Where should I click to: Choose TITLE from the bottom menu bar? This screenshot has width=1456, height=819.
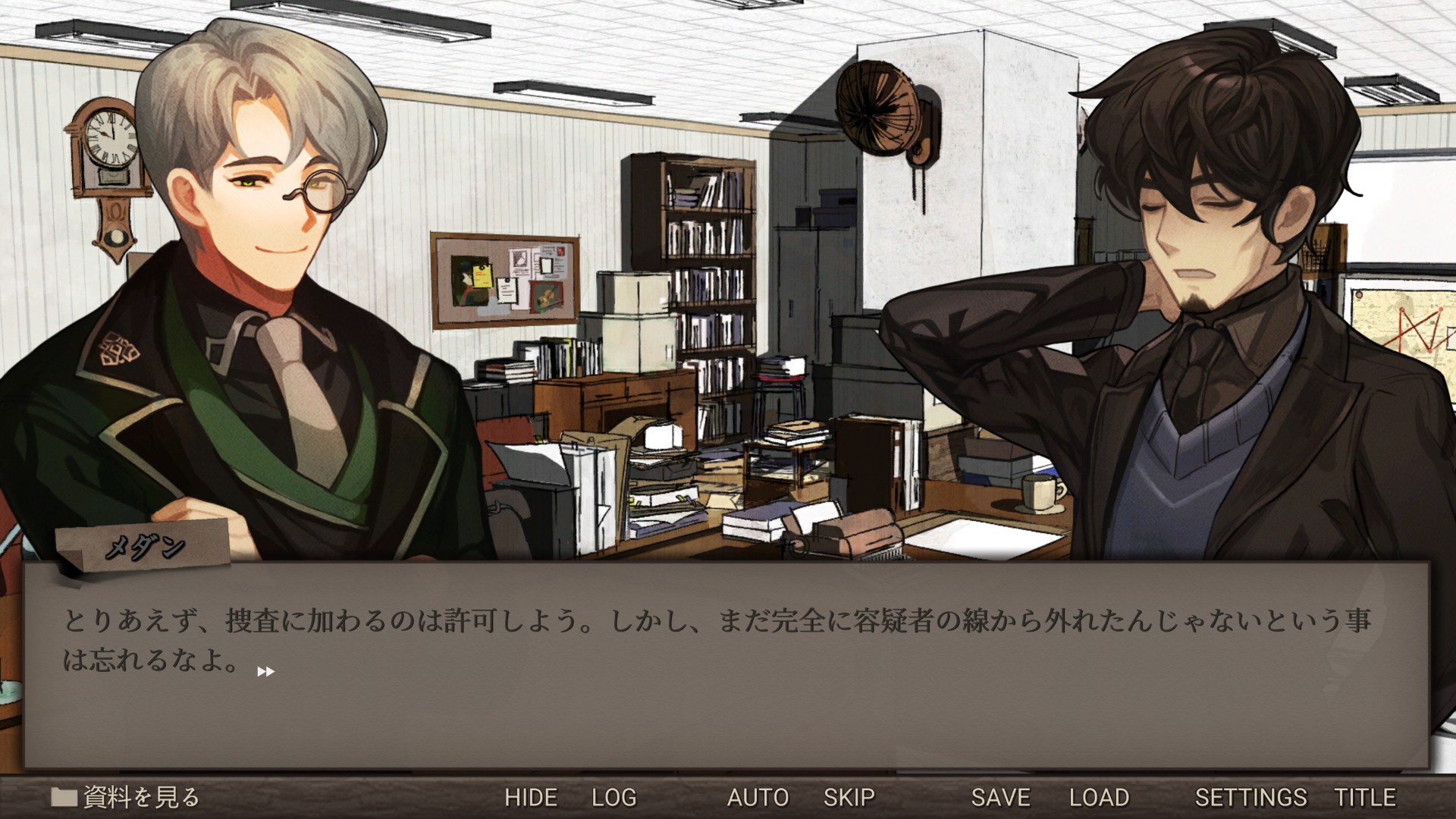point(1368,797)
